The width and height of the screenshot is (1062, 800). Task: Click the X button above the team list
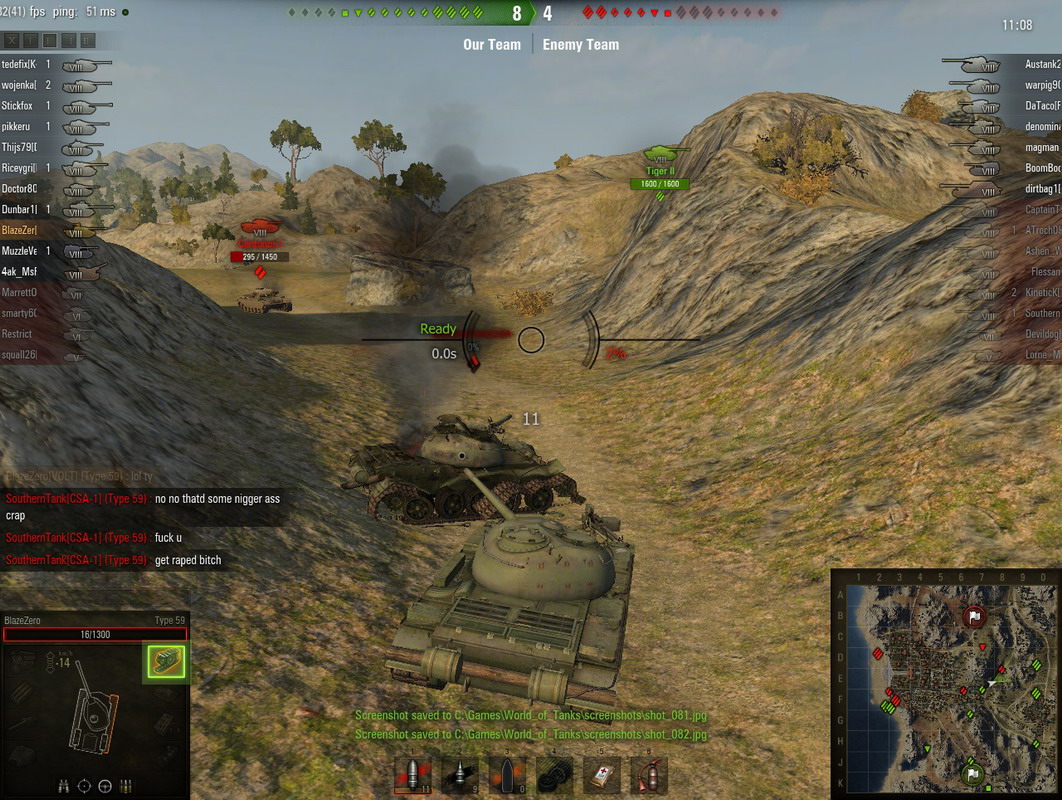tap(12, 41)
